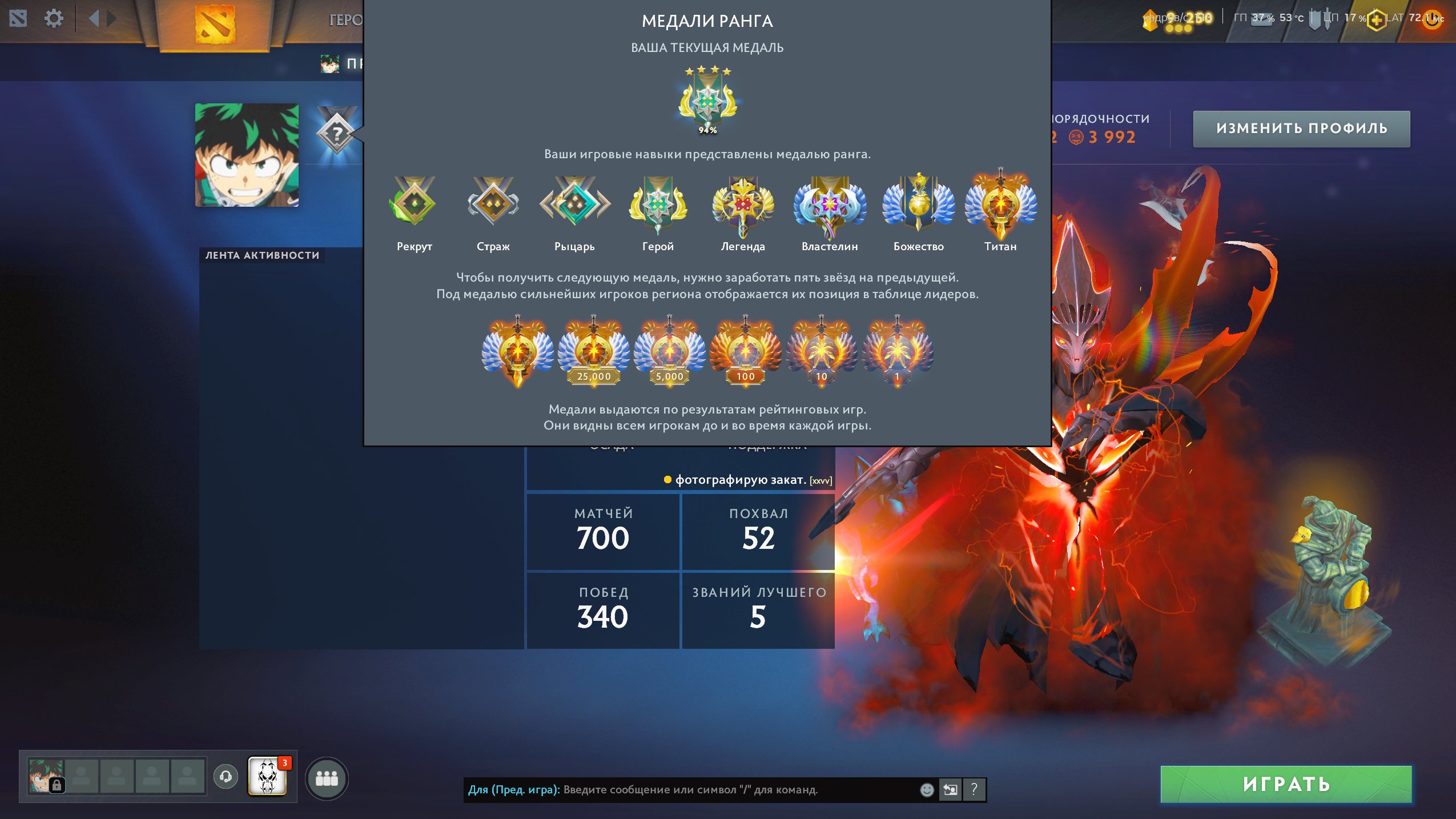This screenshot has width=1456, height=819.
Task: Click the 94% rank progress bar
Action: pyautogui.click(x=707, y=130)
